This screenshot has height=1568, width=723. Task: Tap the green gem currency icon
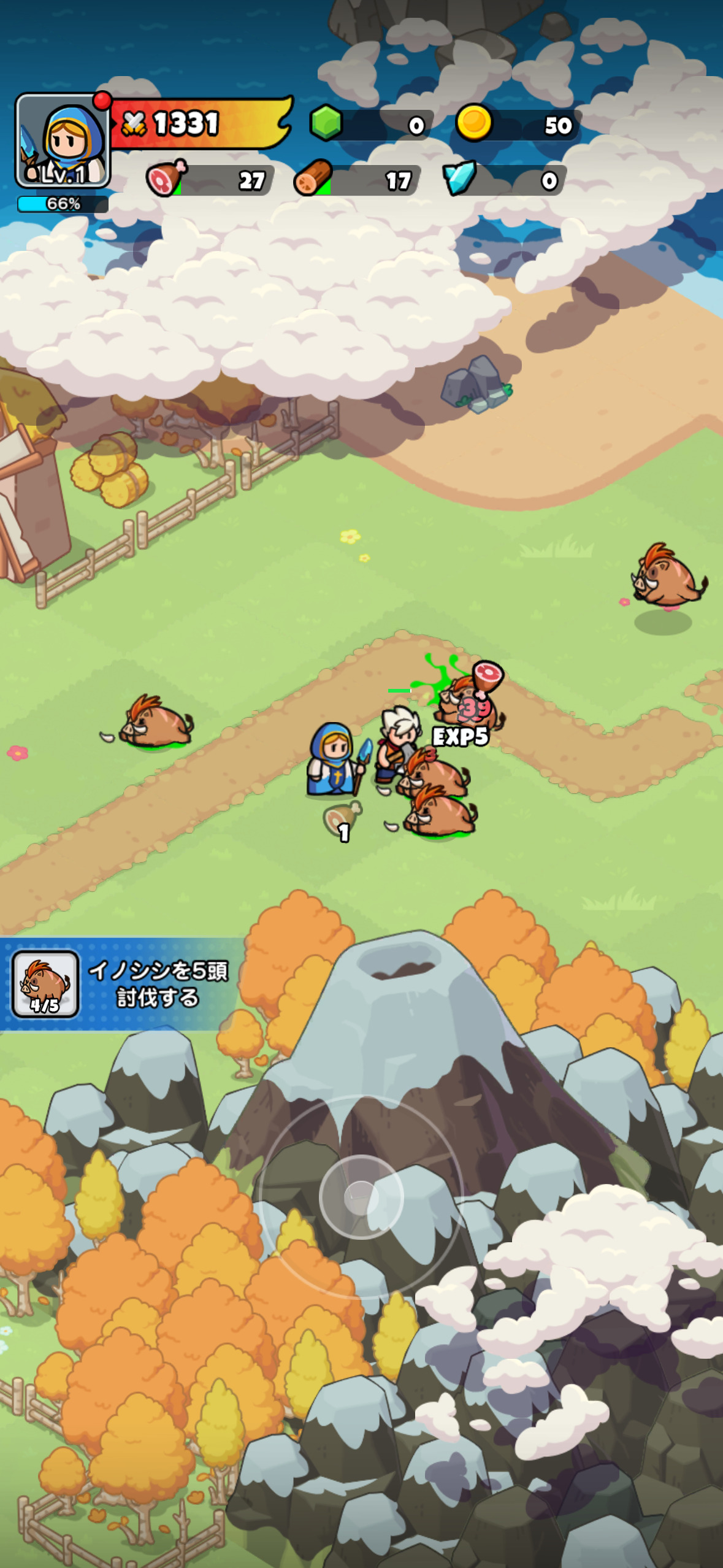coord(326,123)
